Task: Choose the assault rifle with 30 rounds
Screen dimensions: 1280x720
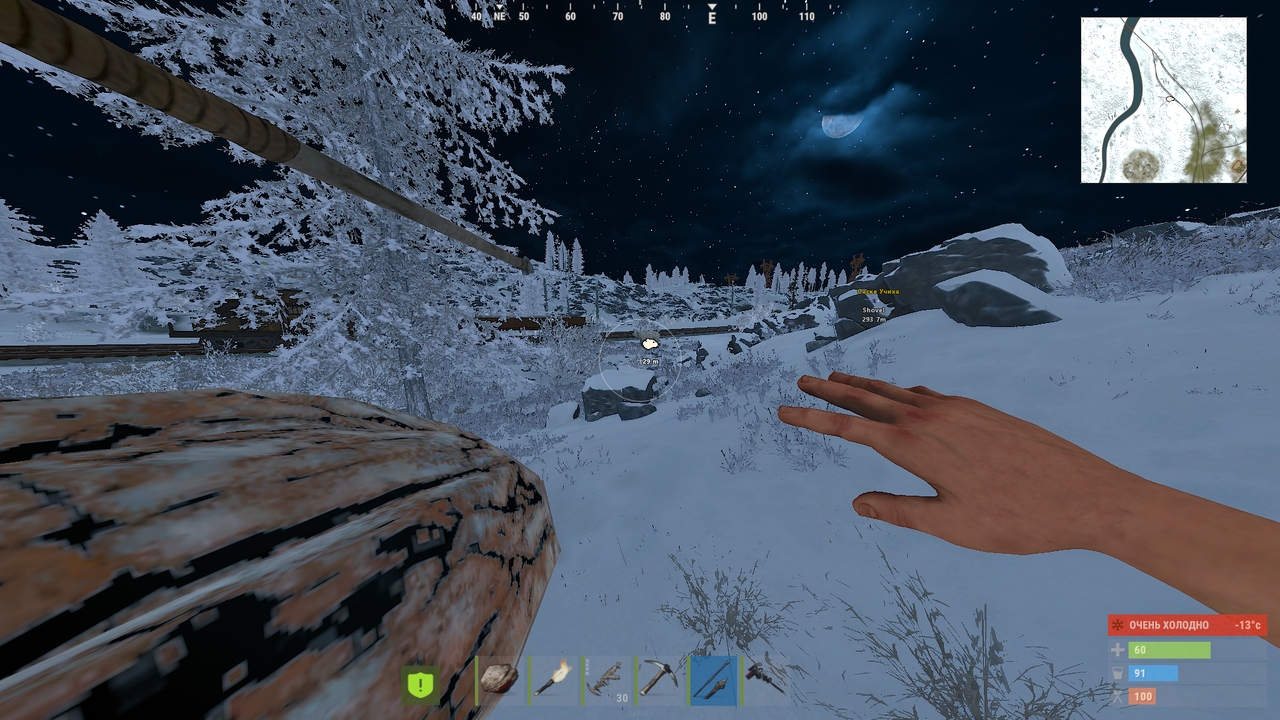Action: 607,680
